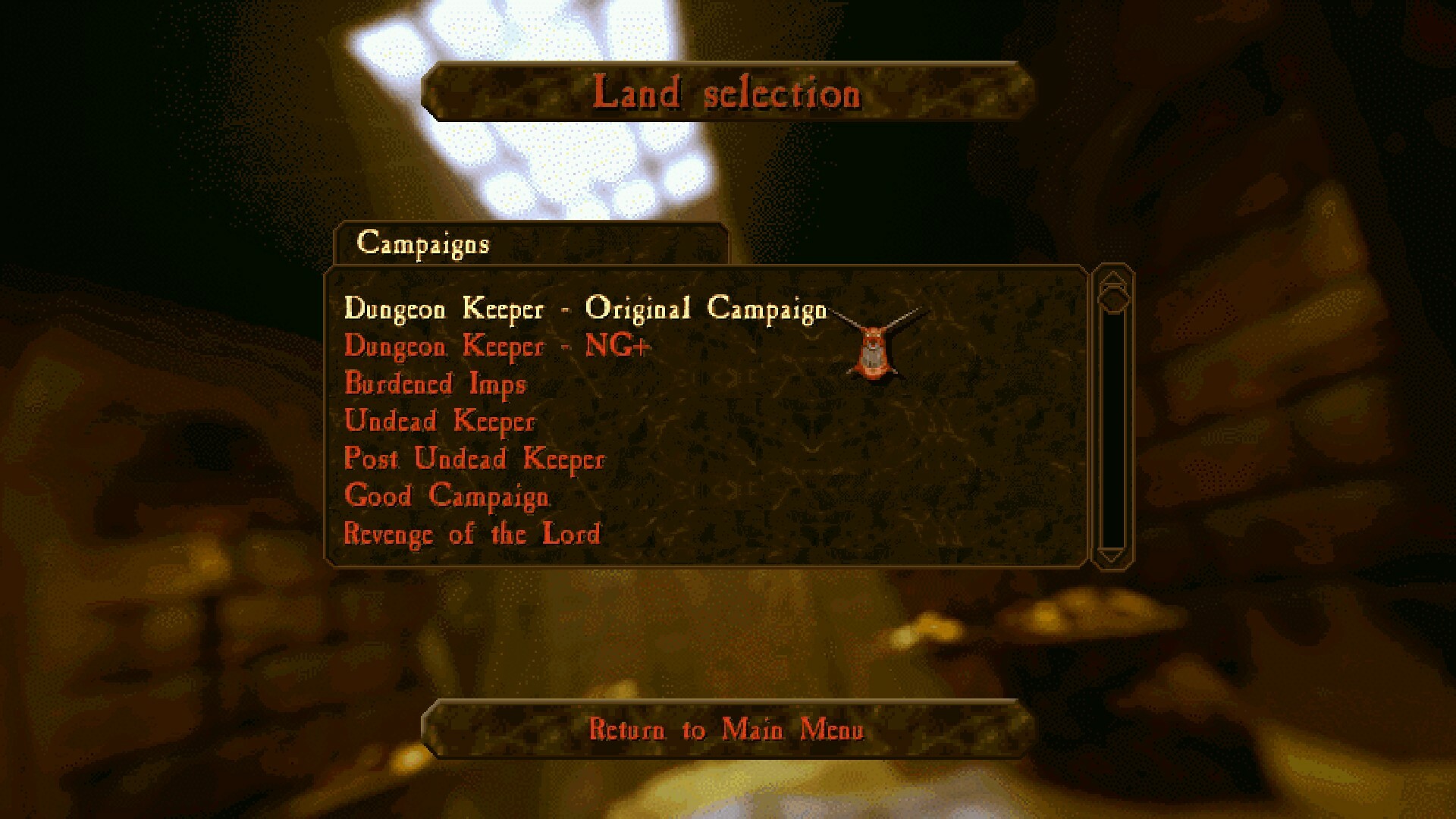
Task: Start the Good Campaign entry
Action: pyautogui.click(x=446, y=496)
